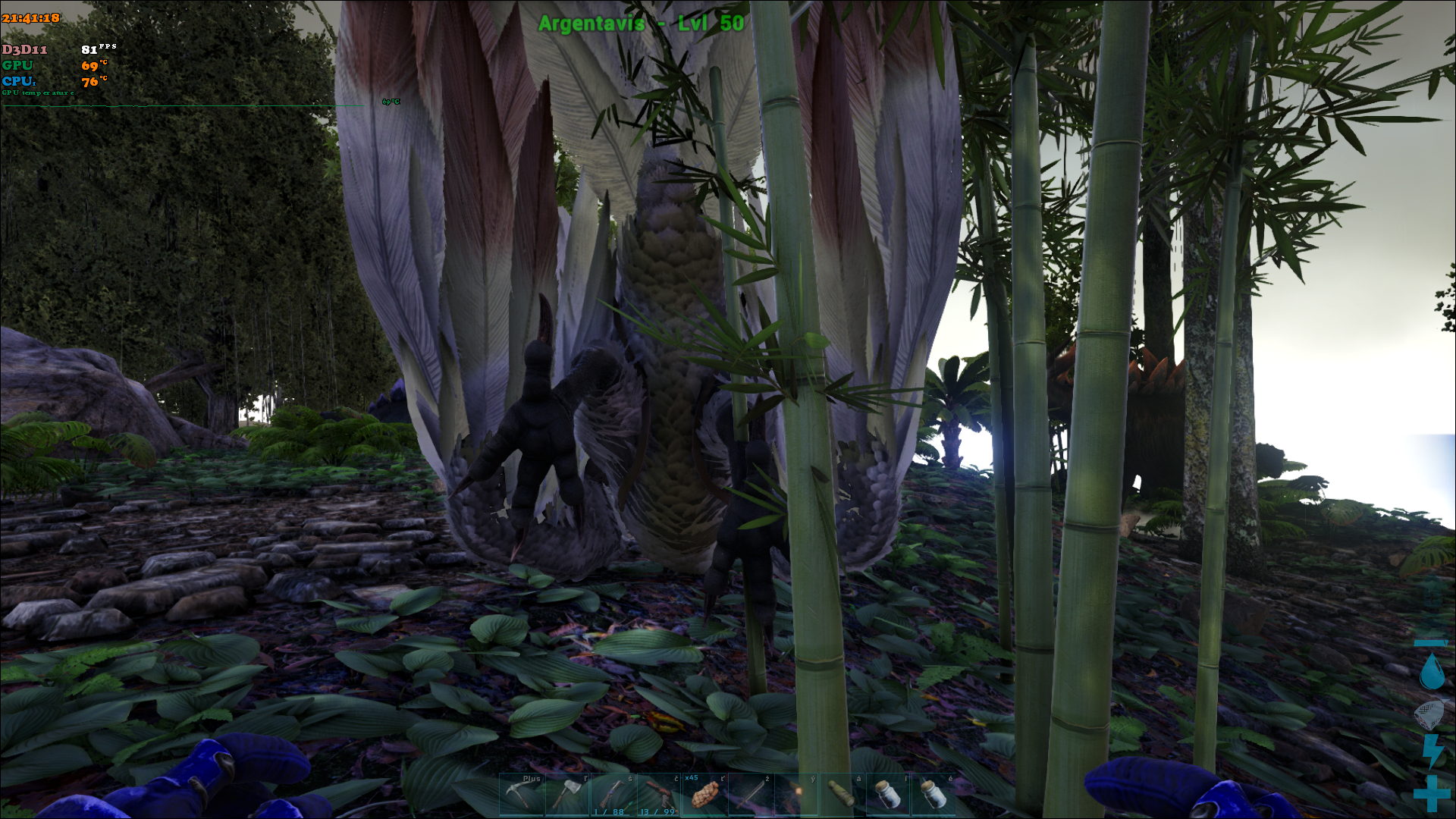This screenshot has height=819, width=1456.
Task: Select the pickaxe hotbar slot
Action: point(521,795)
